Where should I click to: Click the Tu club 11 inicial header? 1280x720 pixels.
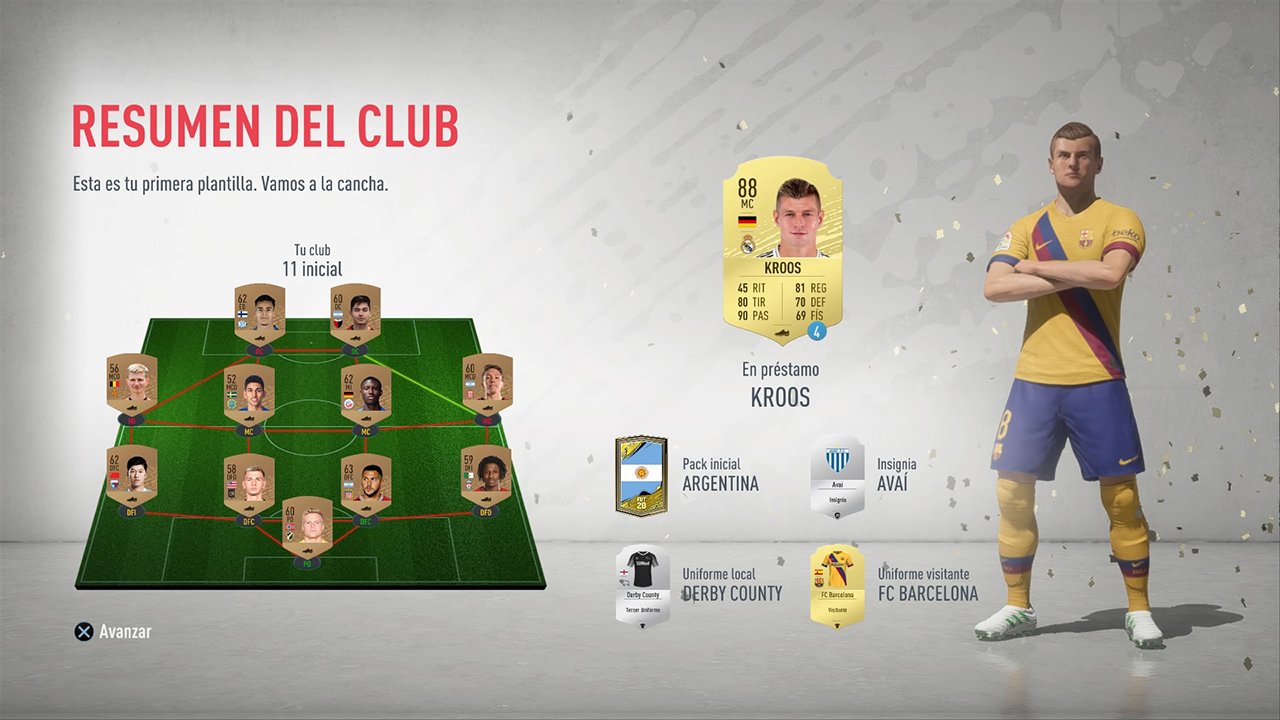310,260
